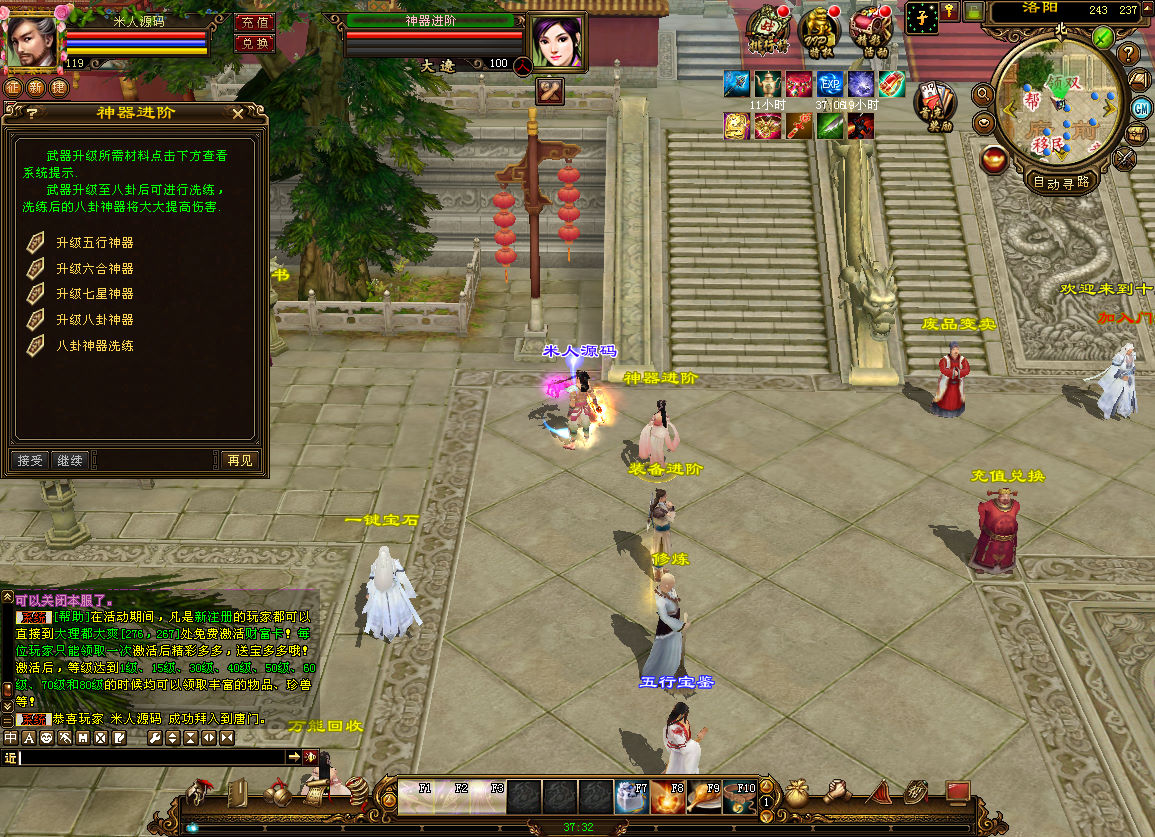
Task: Choose 升级八卦神器 upgrade option
Action: coord(94,320)
